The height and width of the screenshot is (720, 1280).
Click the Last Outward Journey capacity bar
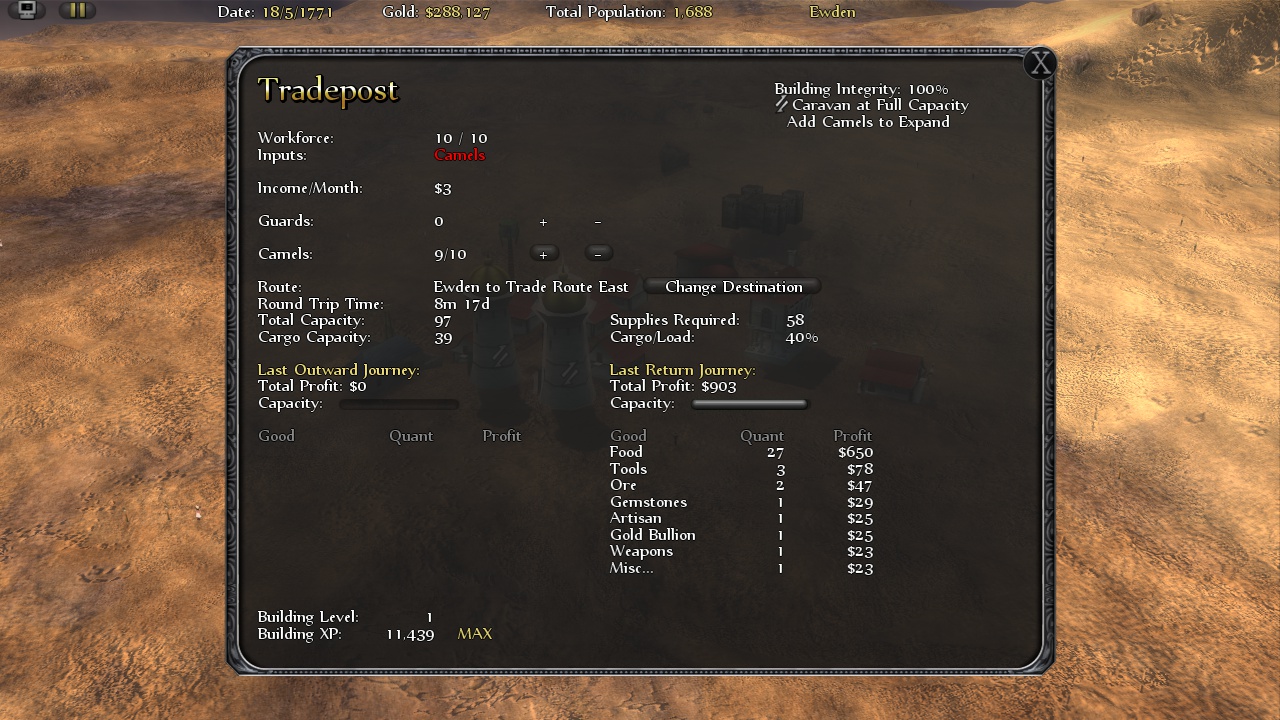click(399, 404)
